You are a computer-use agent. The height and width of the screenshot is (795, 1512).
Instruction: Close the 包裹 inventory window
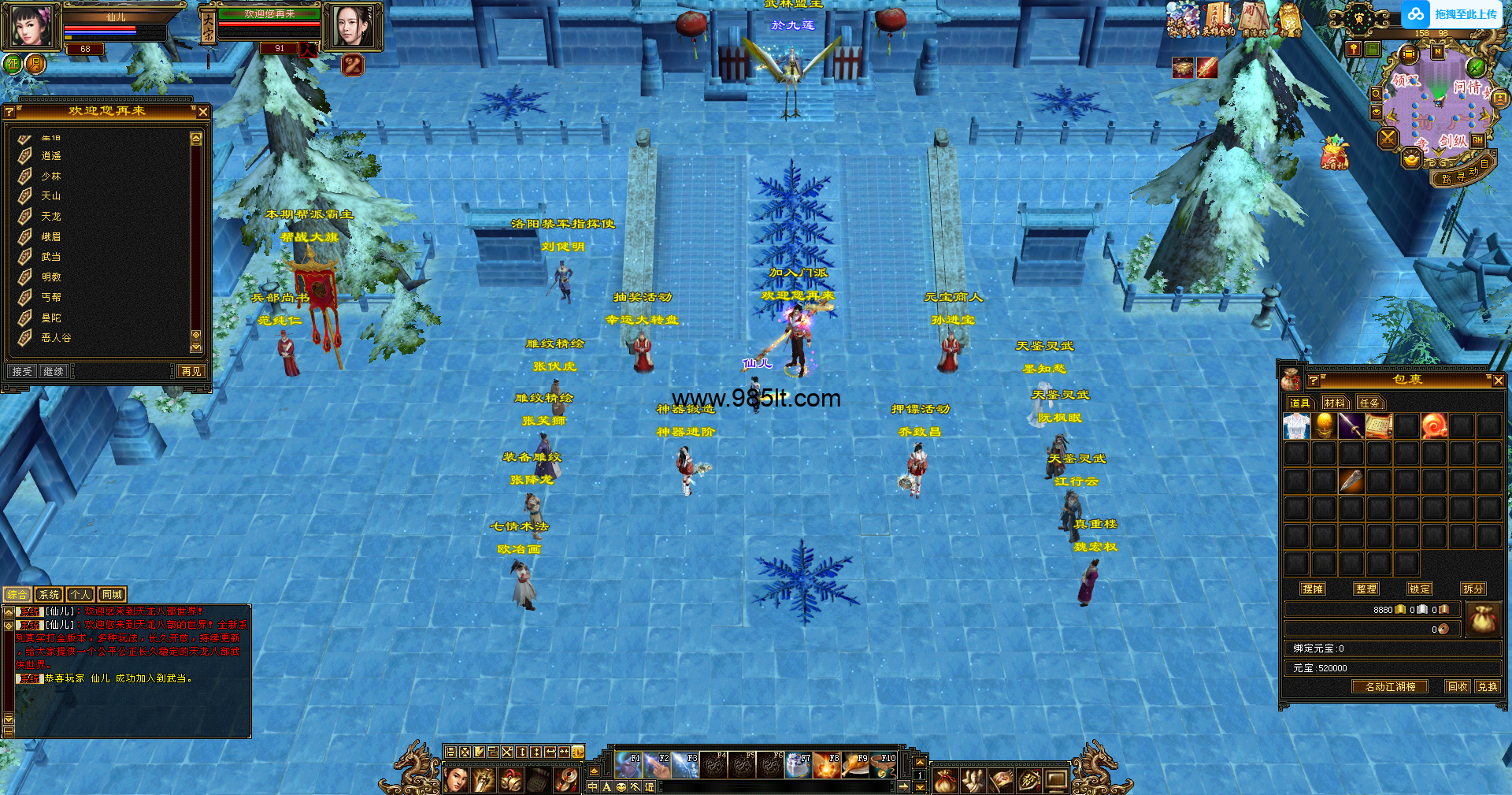tap(1498, 381)
